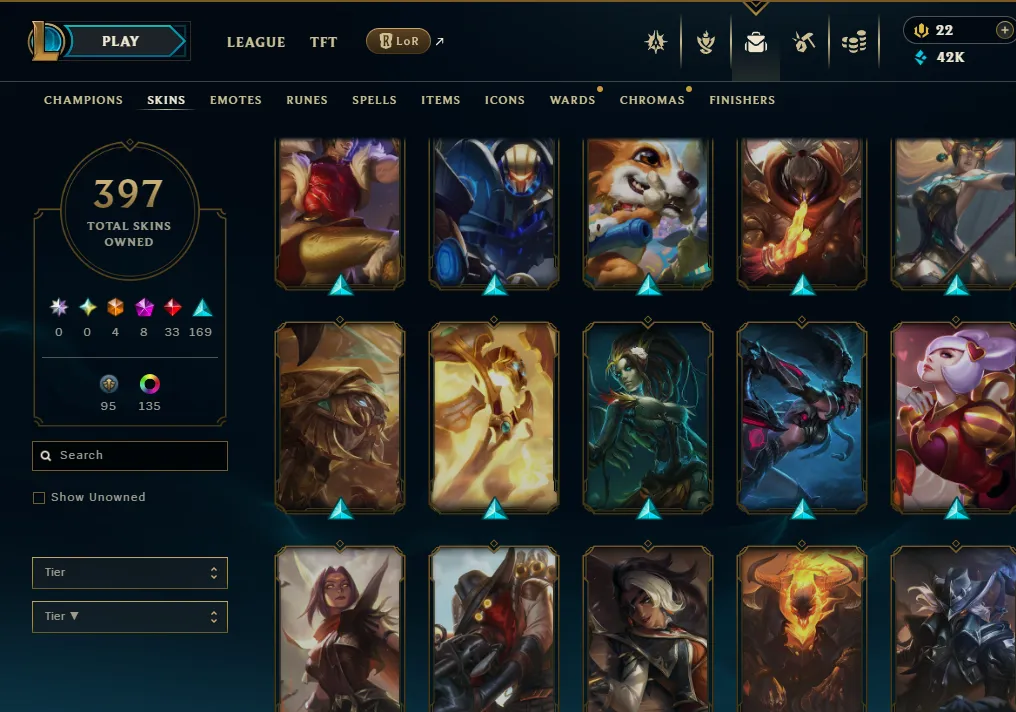Switch to the Chromas tab

click(x=652, y=100)
